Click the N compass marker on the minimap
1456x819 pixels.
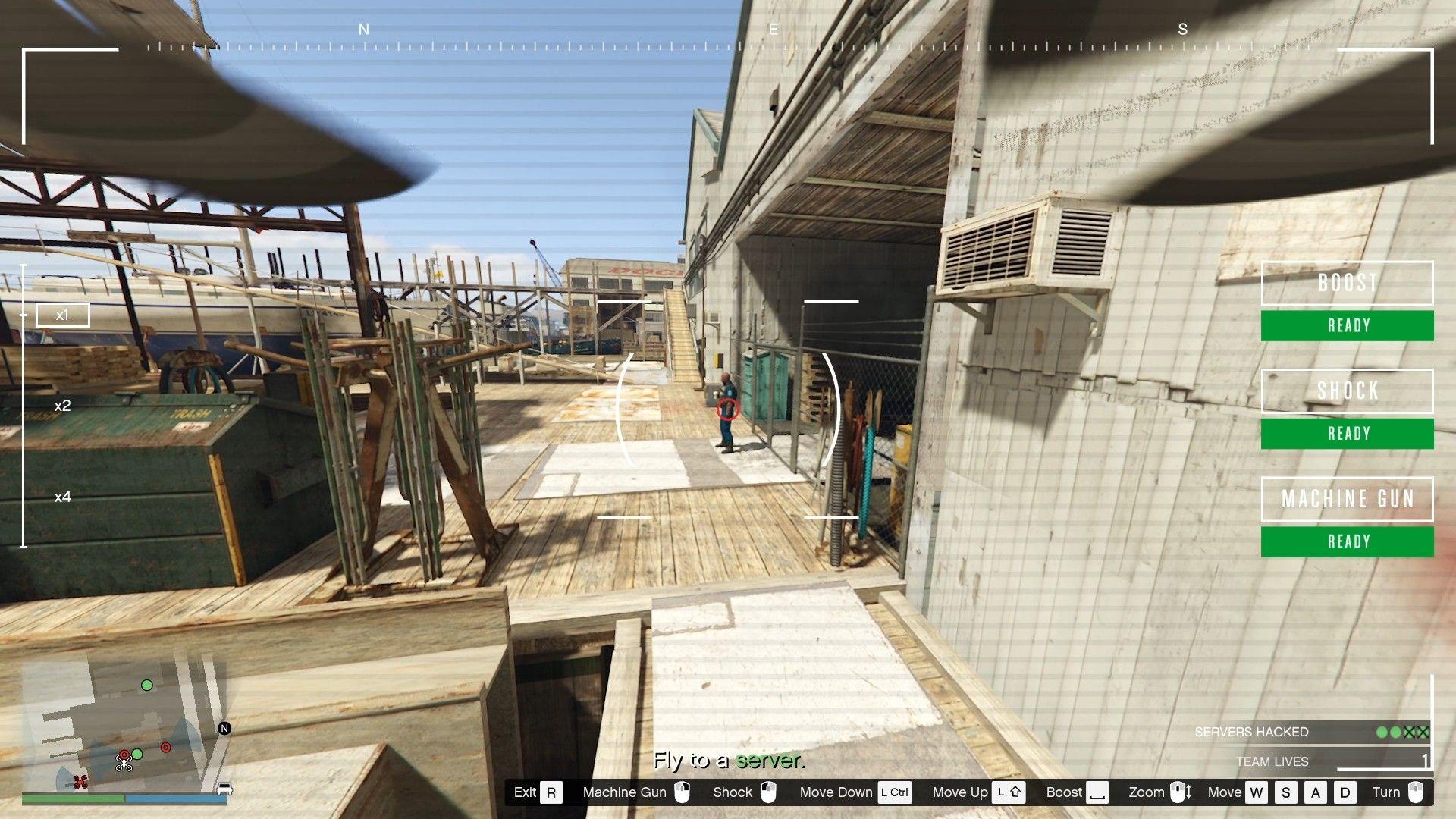tap(224, 729)
